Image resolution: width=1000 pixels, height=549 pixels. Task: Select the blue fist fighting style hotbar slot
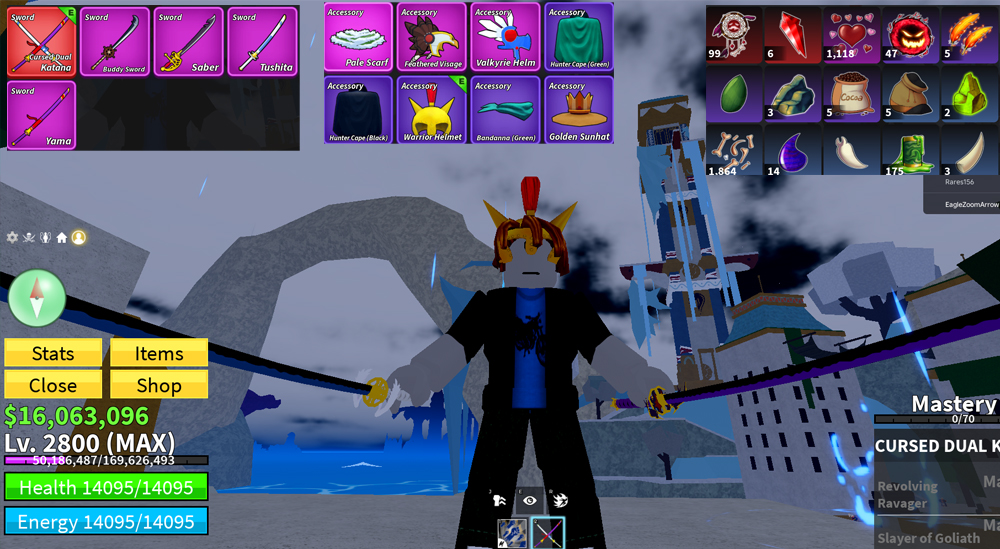click(513, 532)
